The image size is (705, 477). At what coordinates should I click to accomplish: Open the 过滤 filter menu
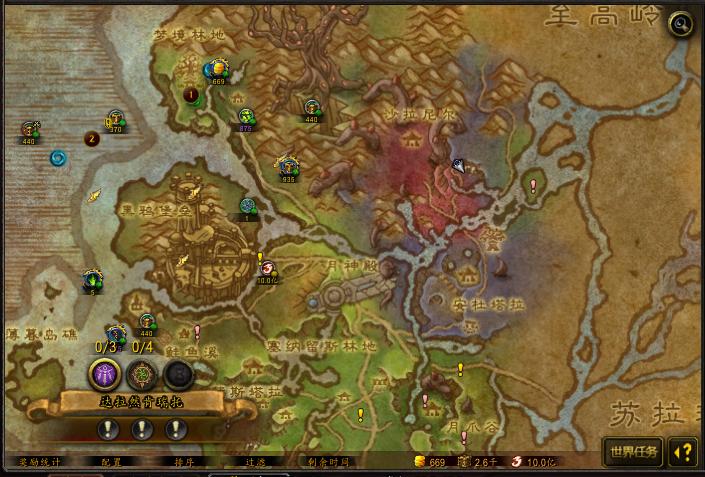pos(256,462)
